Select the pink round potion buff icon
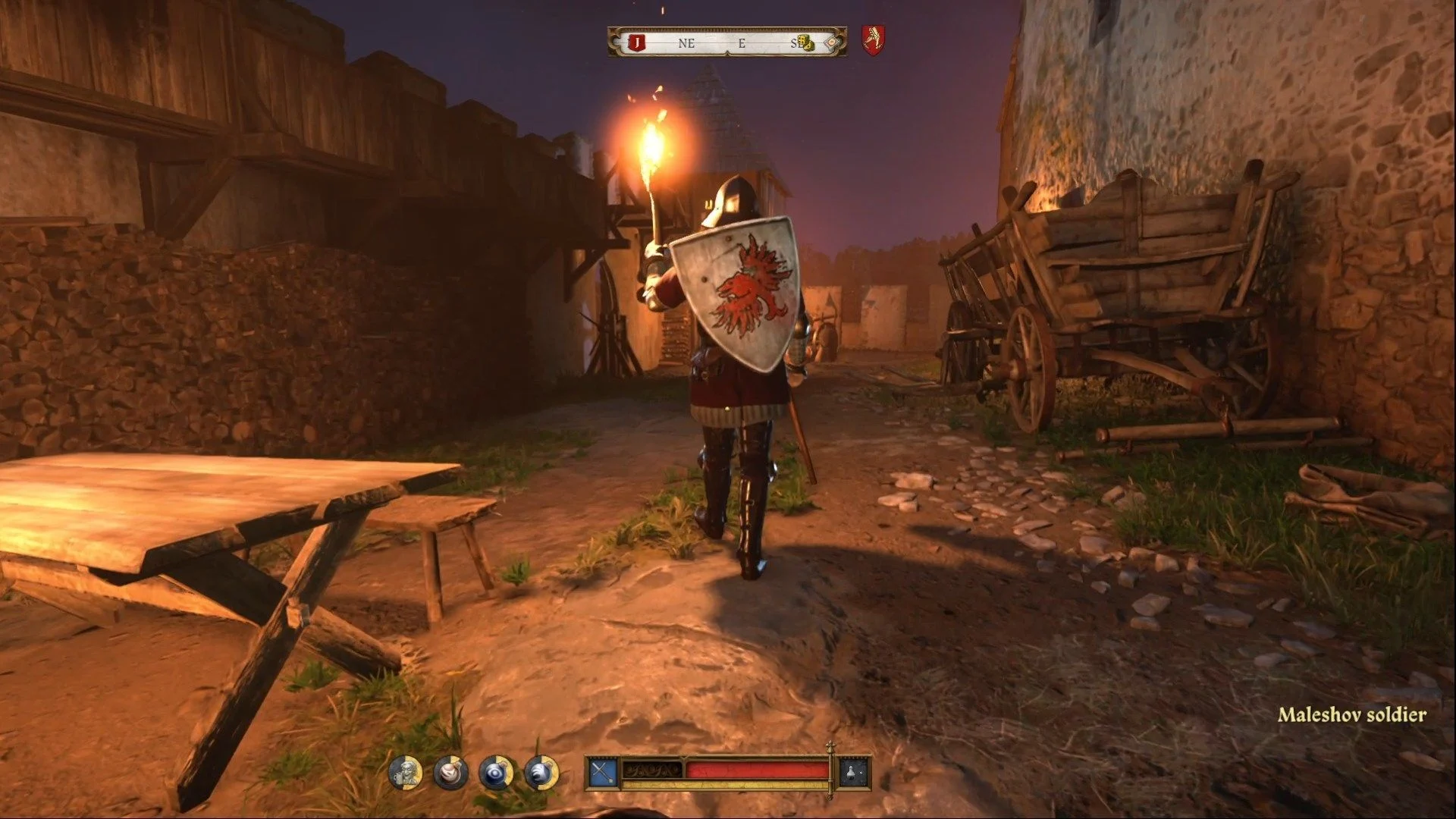This screenshot has height=819, width=1456. point(450,773)
